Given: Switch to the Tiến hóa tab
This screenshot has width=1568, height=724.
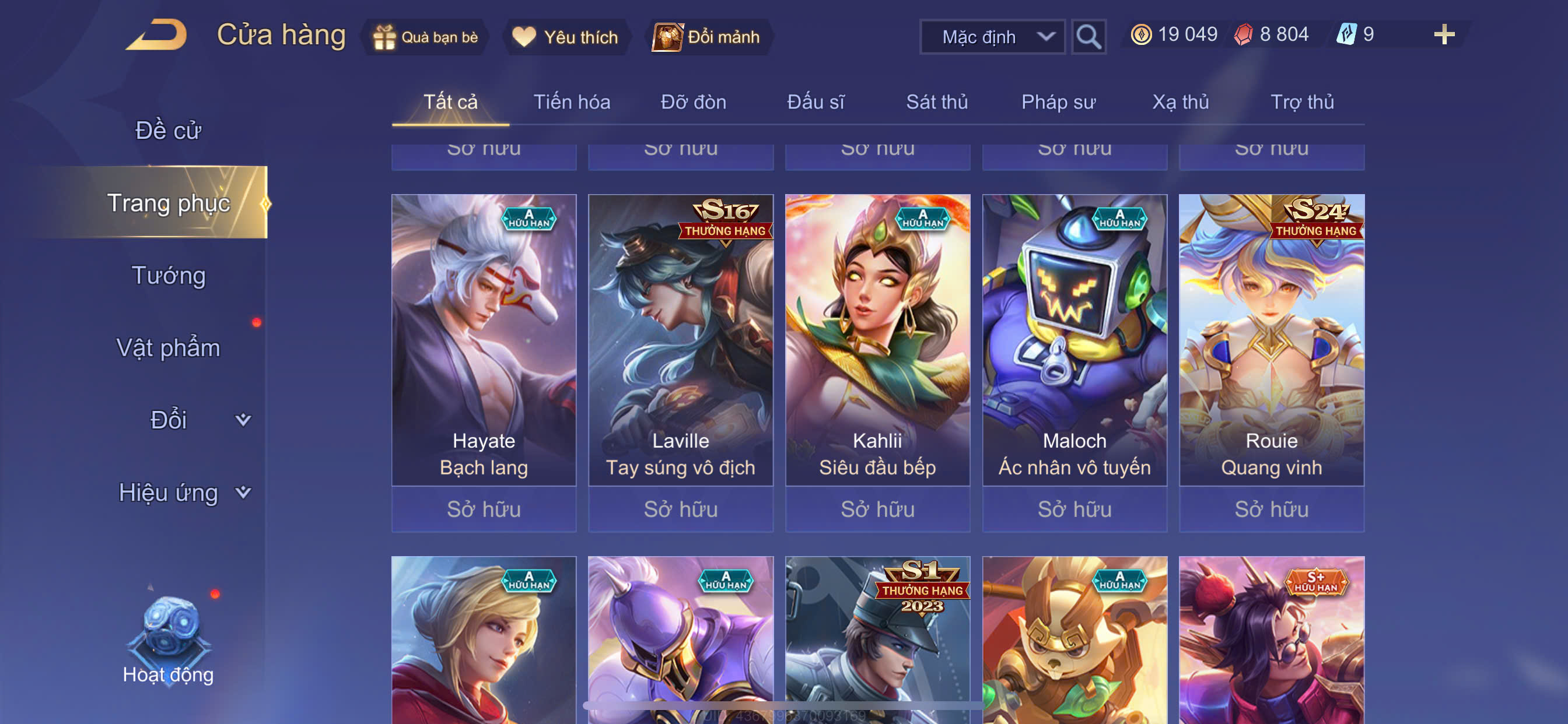Looking at the screenshot, I should 572,102.
